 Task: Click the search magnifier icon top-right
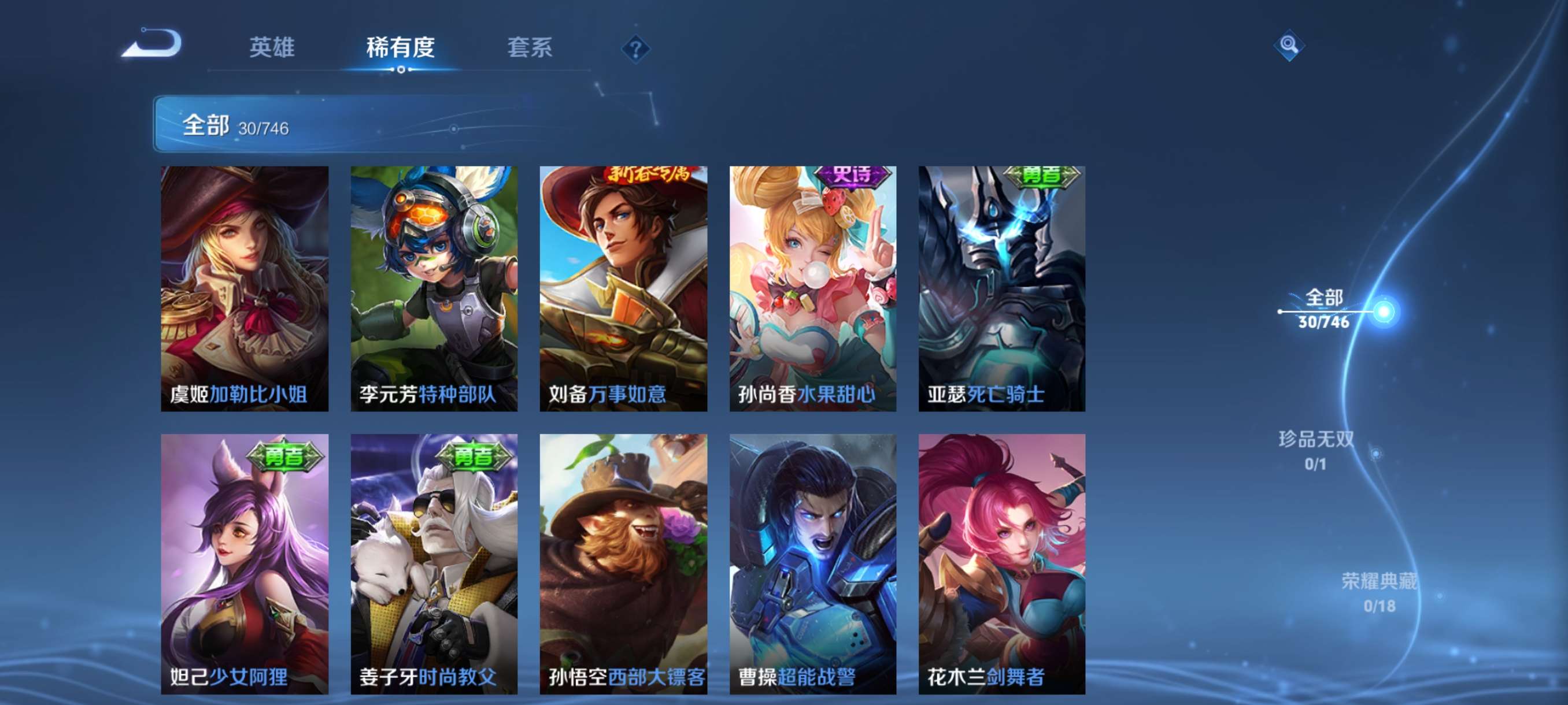coord(1290,45)
